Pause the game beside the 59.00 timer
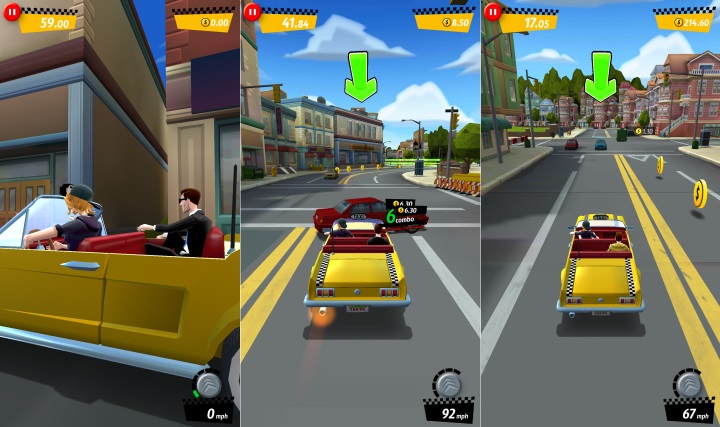The height and width of the screenshot is (427, 720). pos(13,12)
